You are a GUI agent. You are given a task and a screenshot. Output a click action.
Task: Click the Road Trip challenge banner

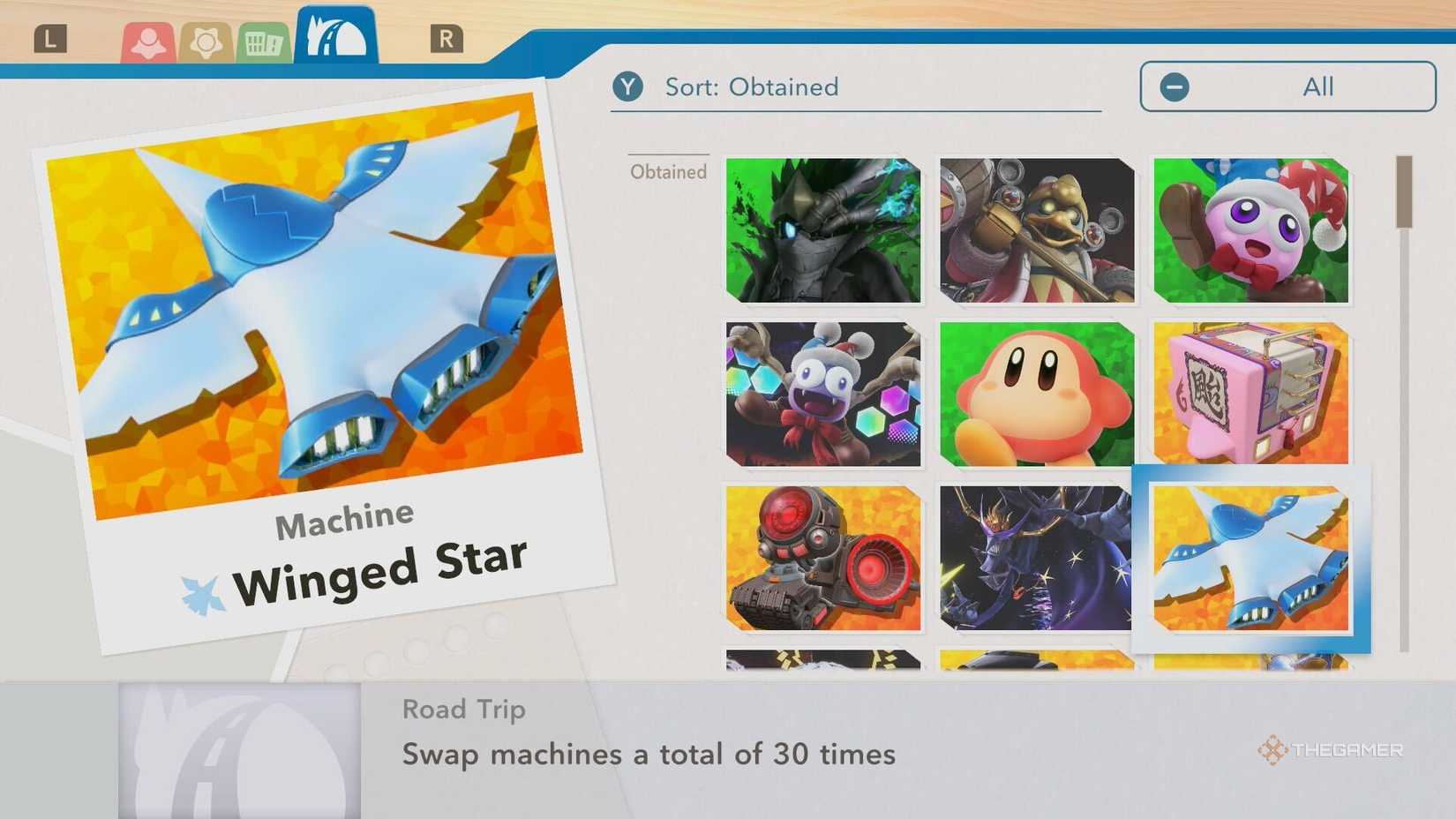[463, 709]
